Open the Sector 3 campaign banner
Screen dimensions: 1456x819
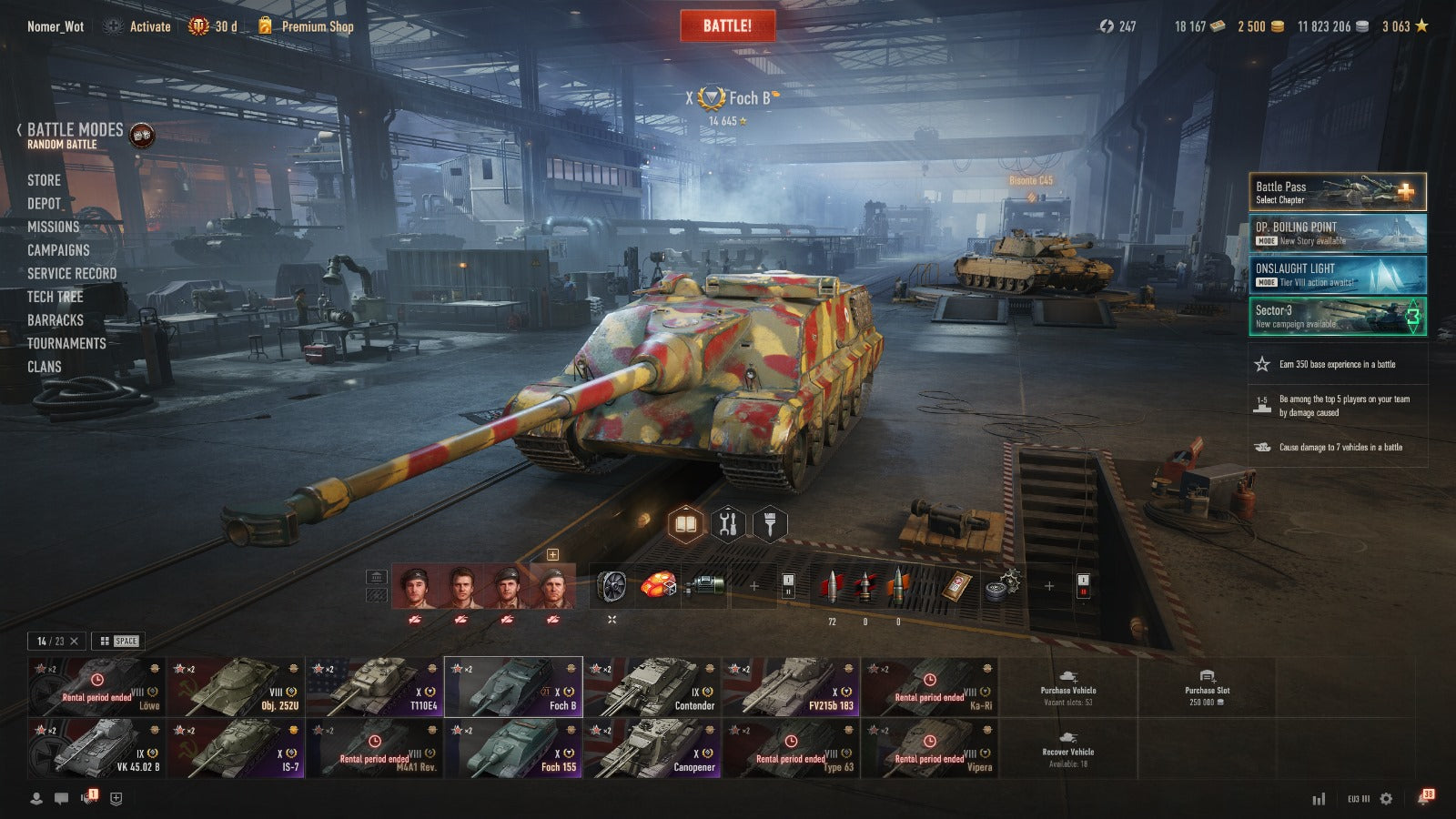point(1337,317)
